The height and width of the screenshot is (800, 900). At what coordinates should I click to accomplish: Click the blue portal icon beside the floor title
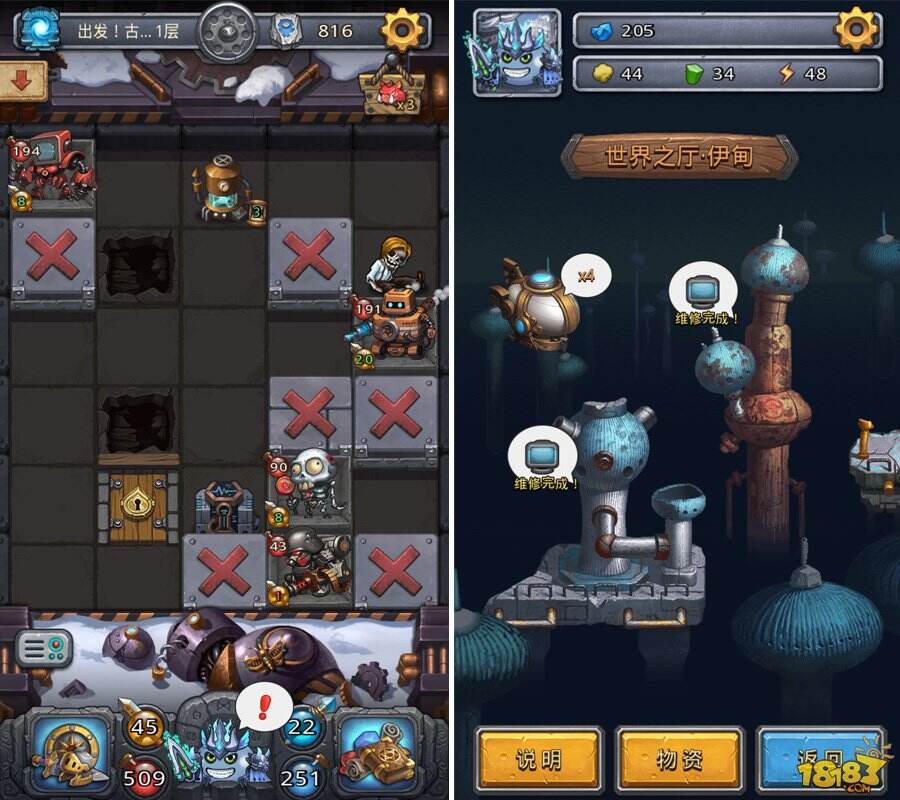point(37,29)
